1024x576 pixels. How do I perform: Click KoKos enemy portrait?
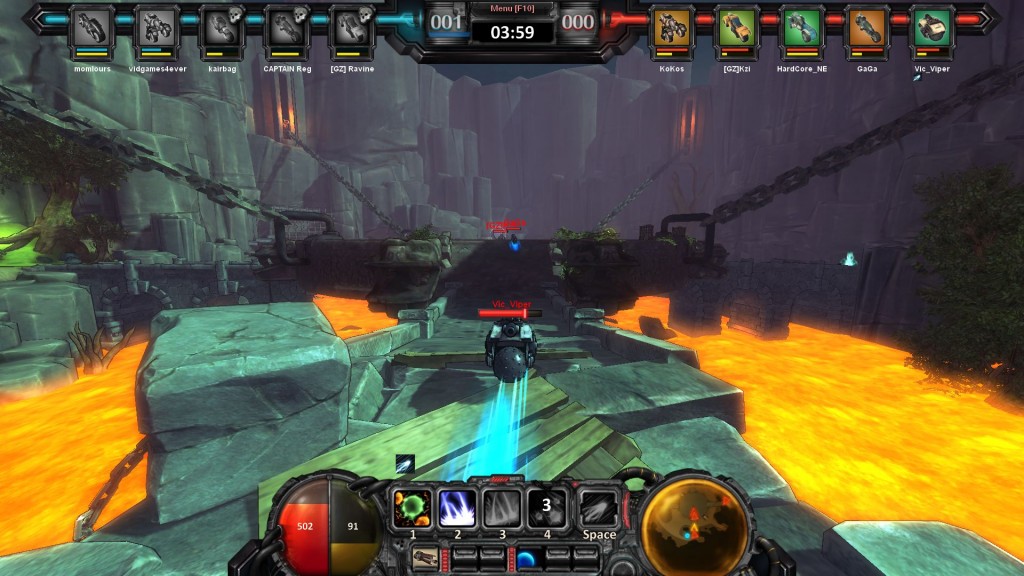(672, 27)
